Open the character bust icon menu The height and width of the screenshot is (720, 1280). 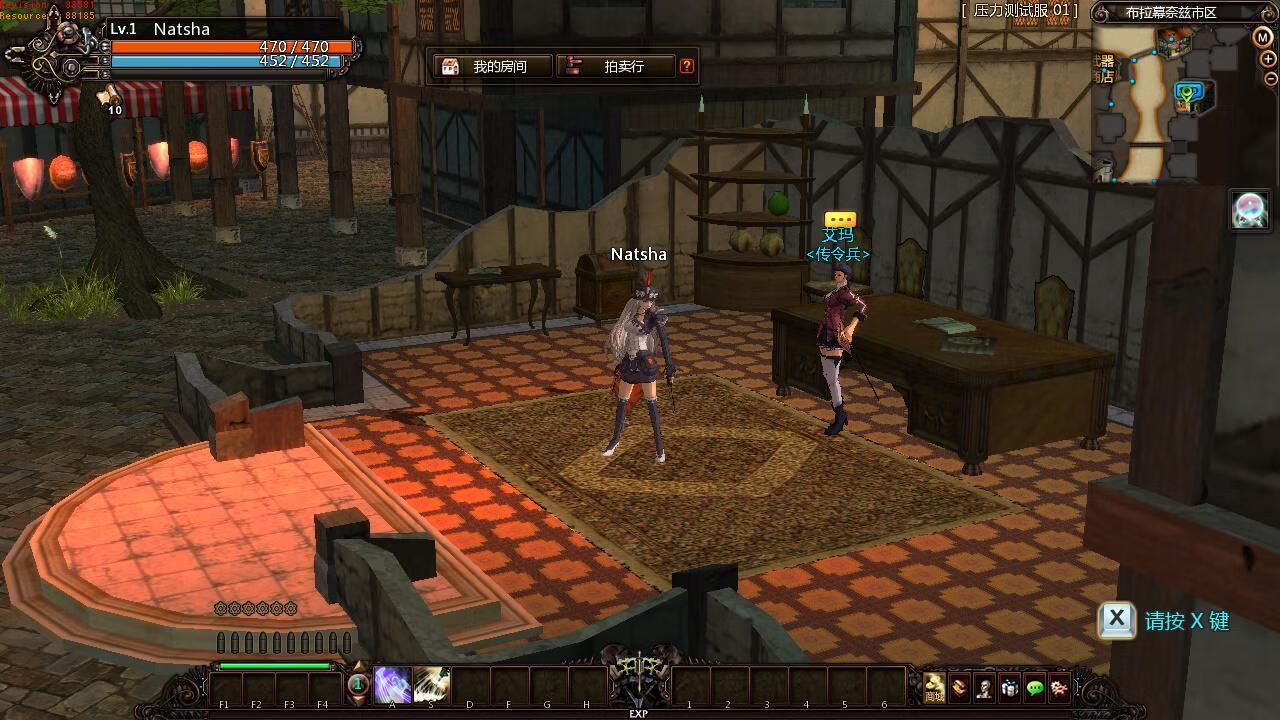pos(985,687)
